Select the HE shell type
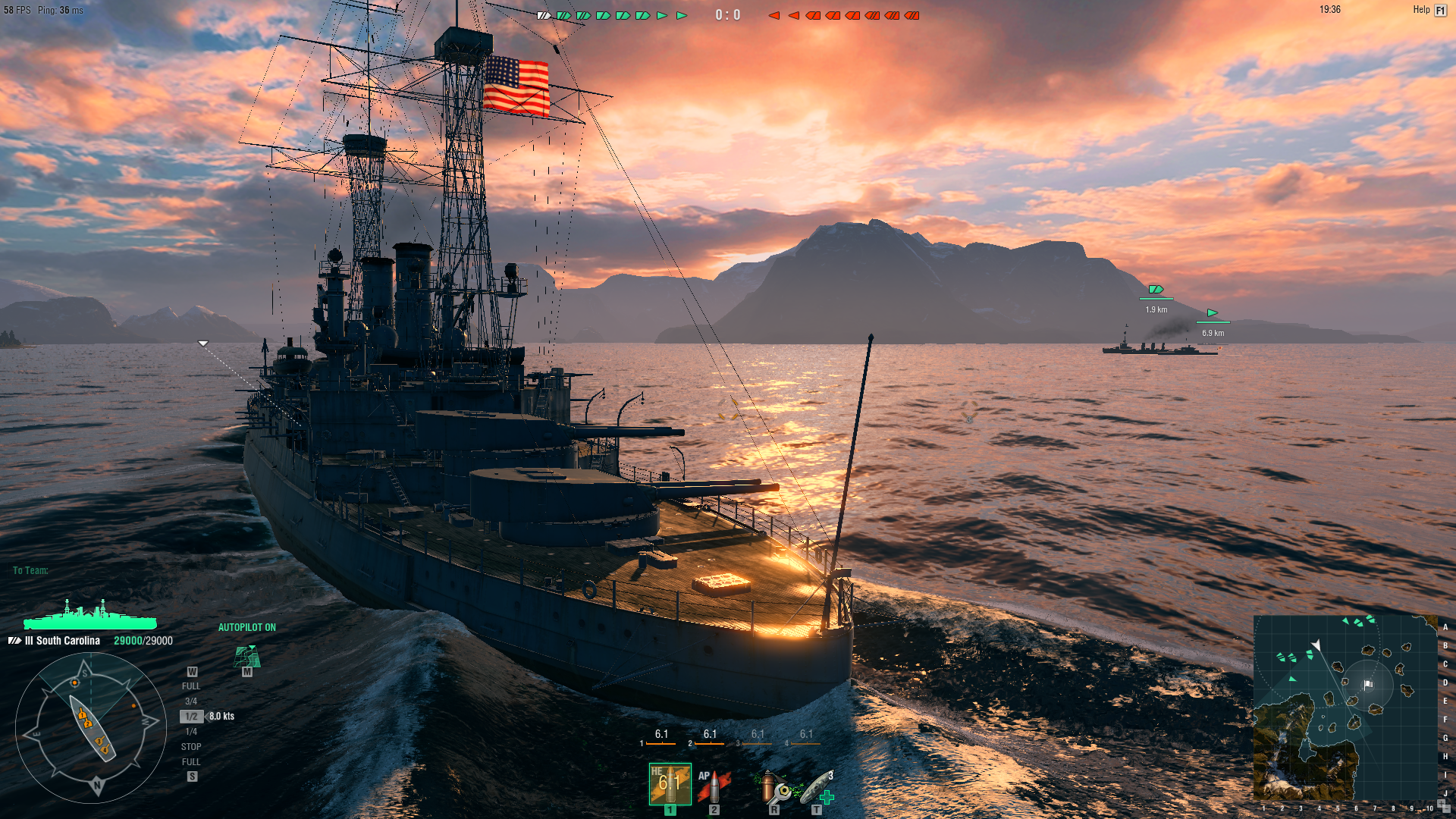 click(670, 784)
